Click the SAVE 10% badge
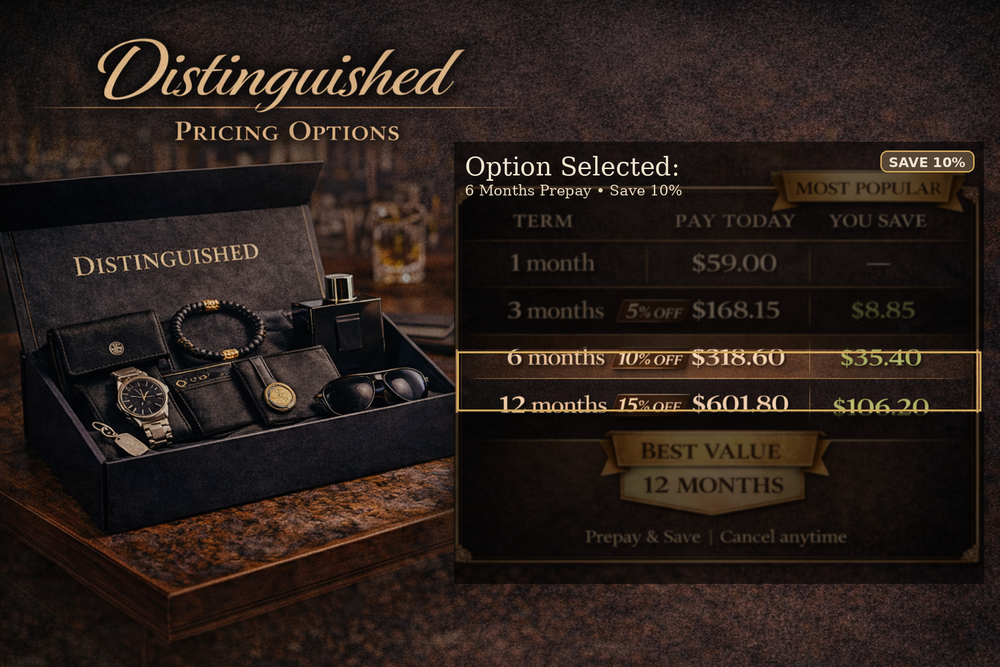 (927, 162)
